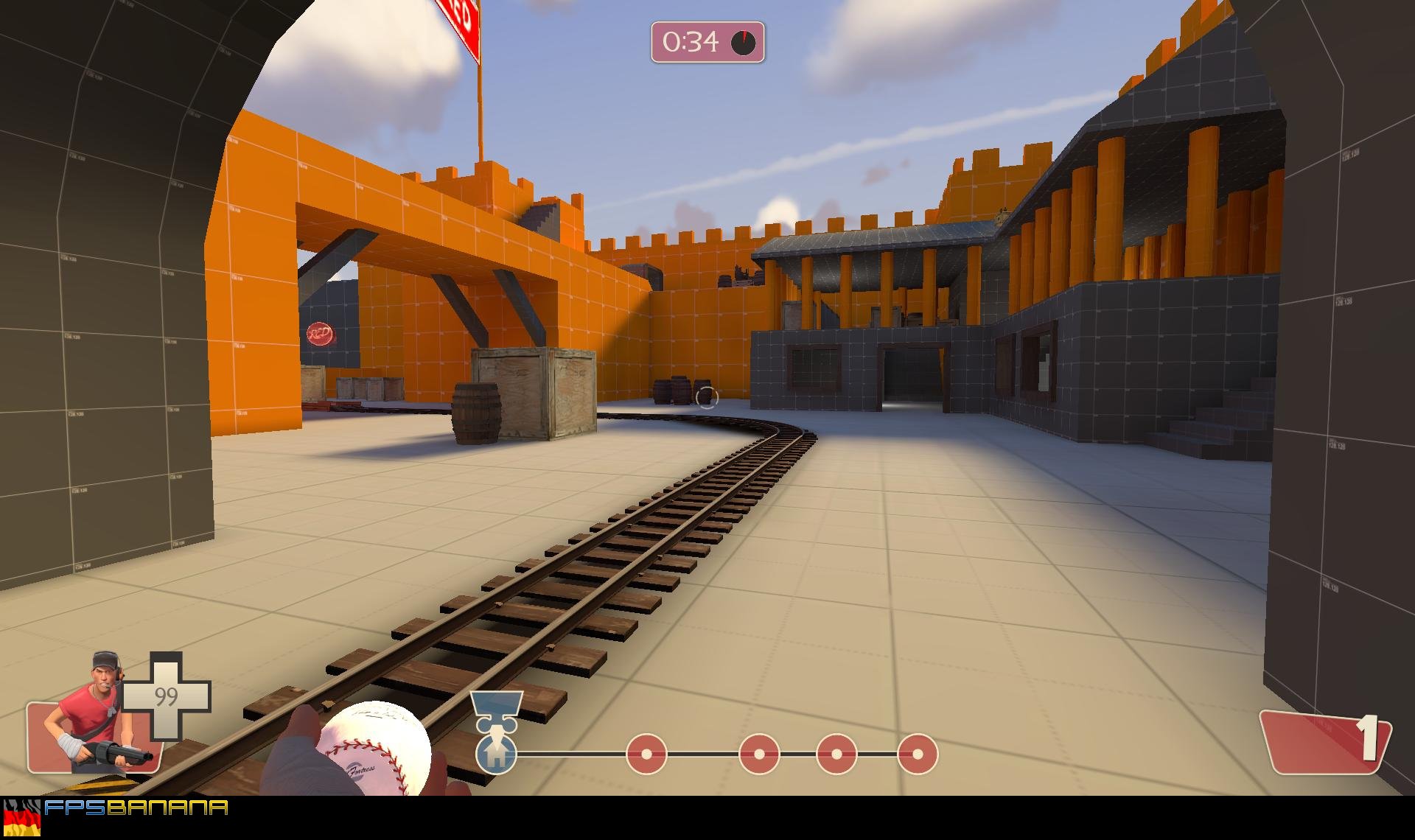Select the blue payload cart icon
1415x840 pixels.
(496, 708)
